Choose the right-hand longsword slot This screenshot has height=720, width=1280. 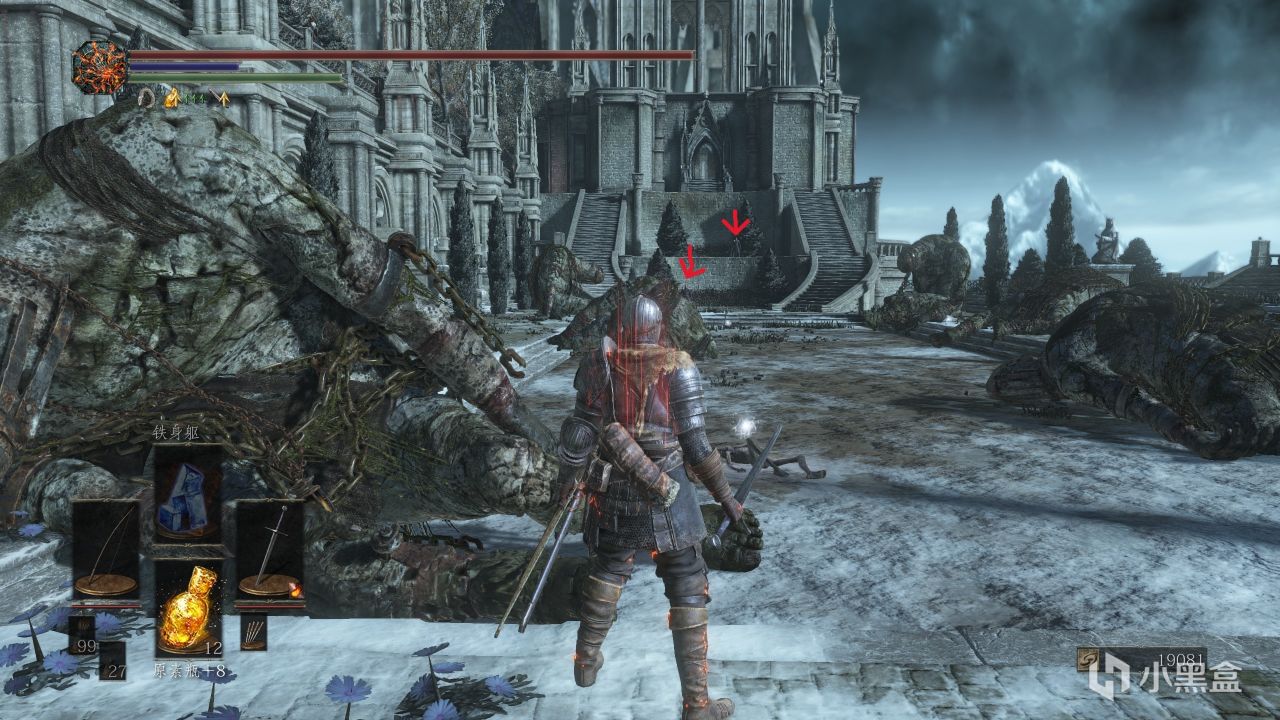tap(270, 549)
